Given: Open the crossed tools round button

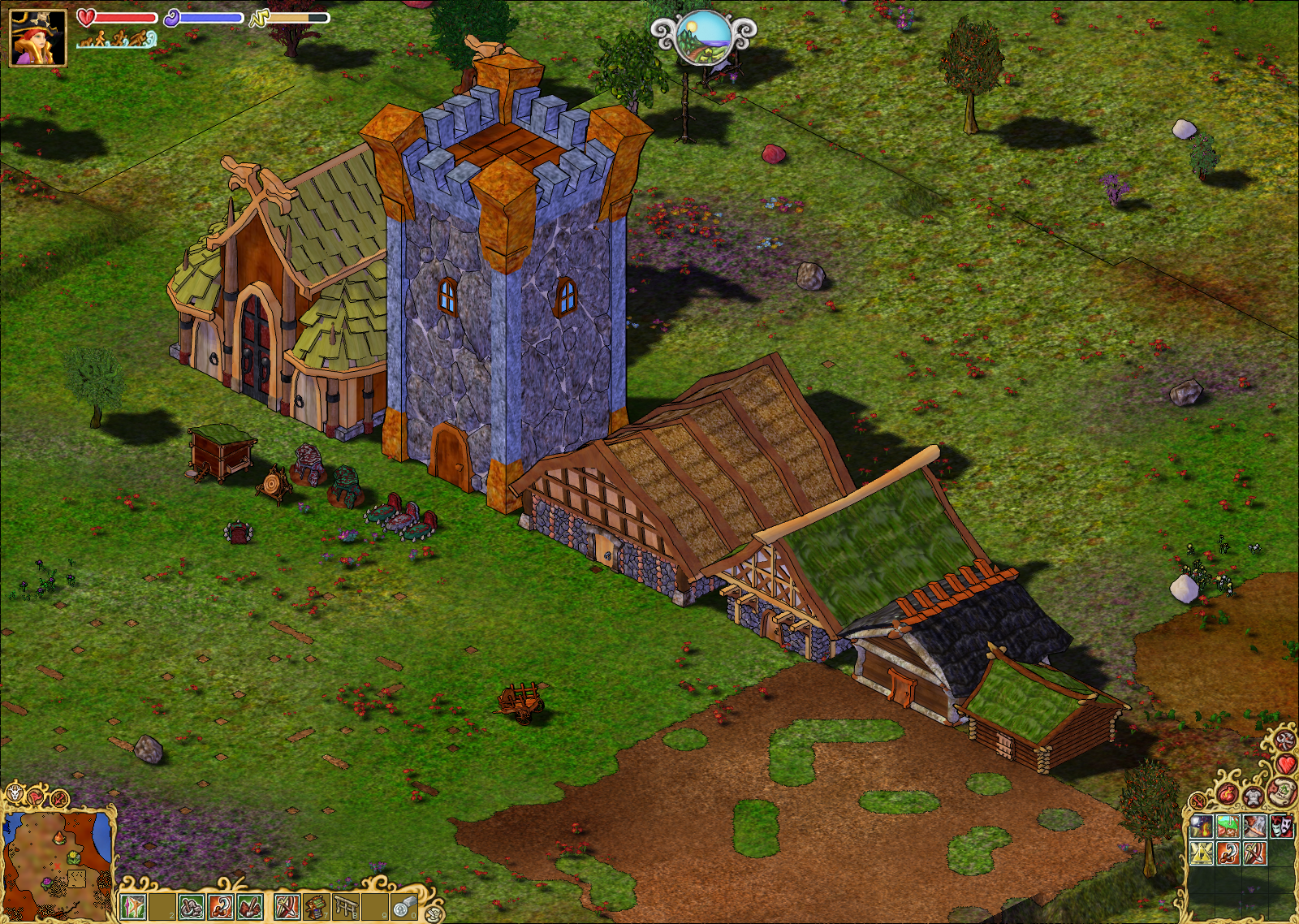Looking at the screenshot, I should pos(1284,739).
